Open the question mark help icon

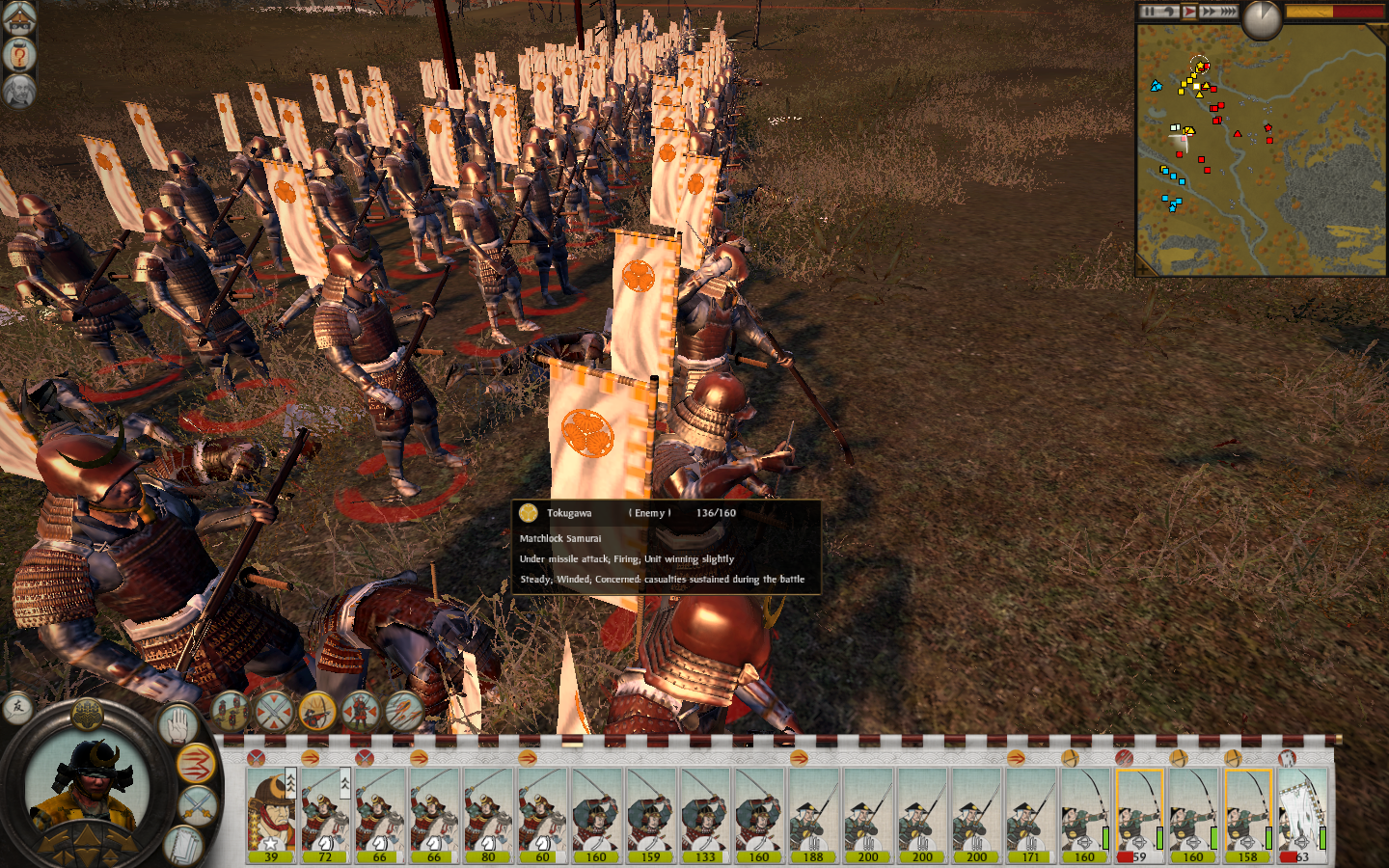(x=18, y=55)
